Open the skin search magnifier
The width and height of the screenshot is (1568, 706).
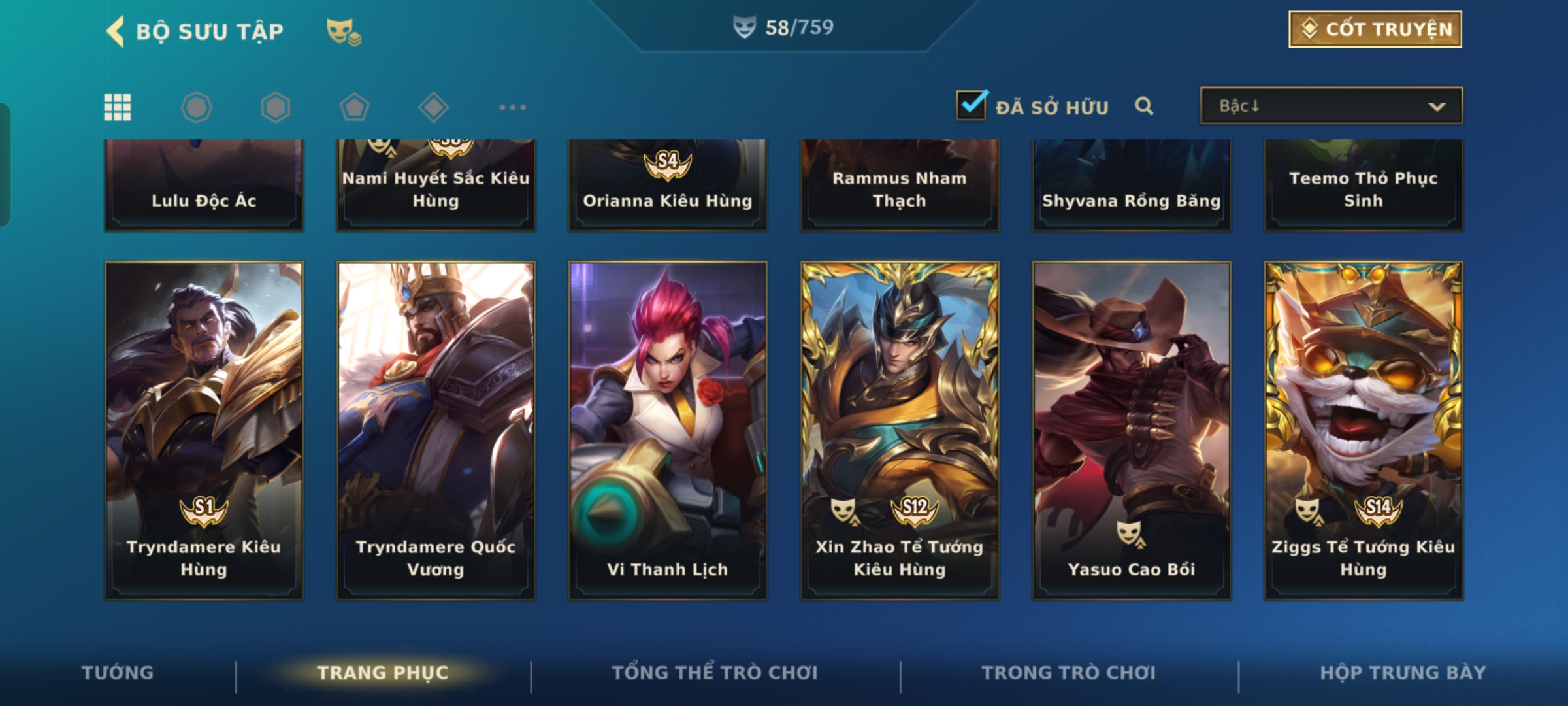[x=1144, y=106]
